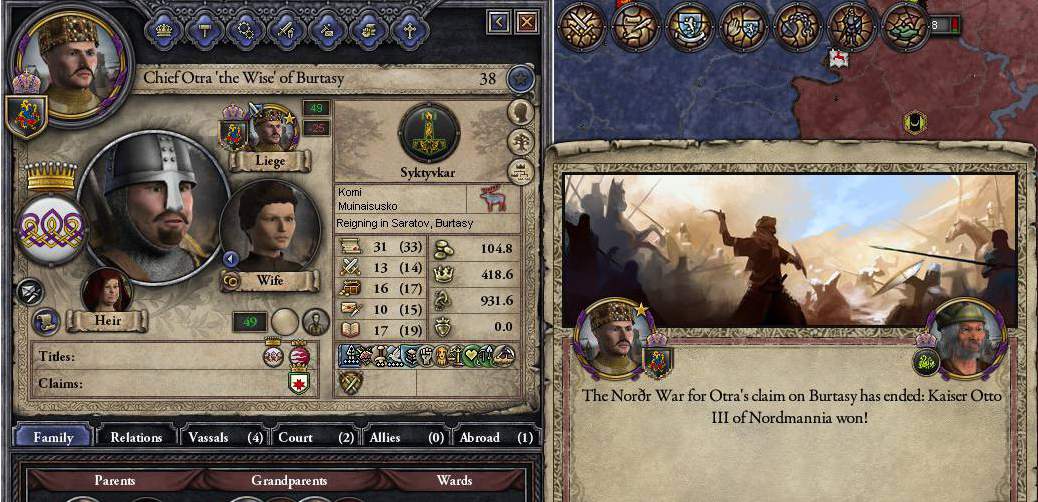Switch to the Relations tab
Viewport: 1038px width, 502px height.
(x=136, y=437)
